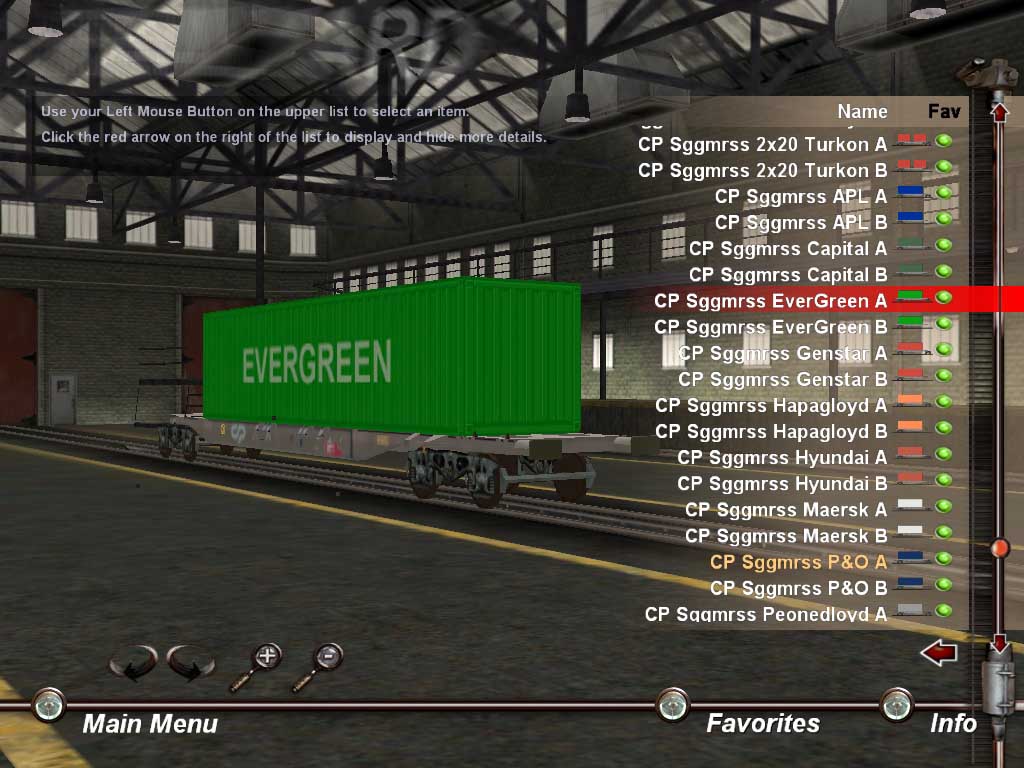Choose CP Sggmrss Hyundai A
Image resolution: width=1024 pixels, height=768 pixels.
tap(781, 457)
